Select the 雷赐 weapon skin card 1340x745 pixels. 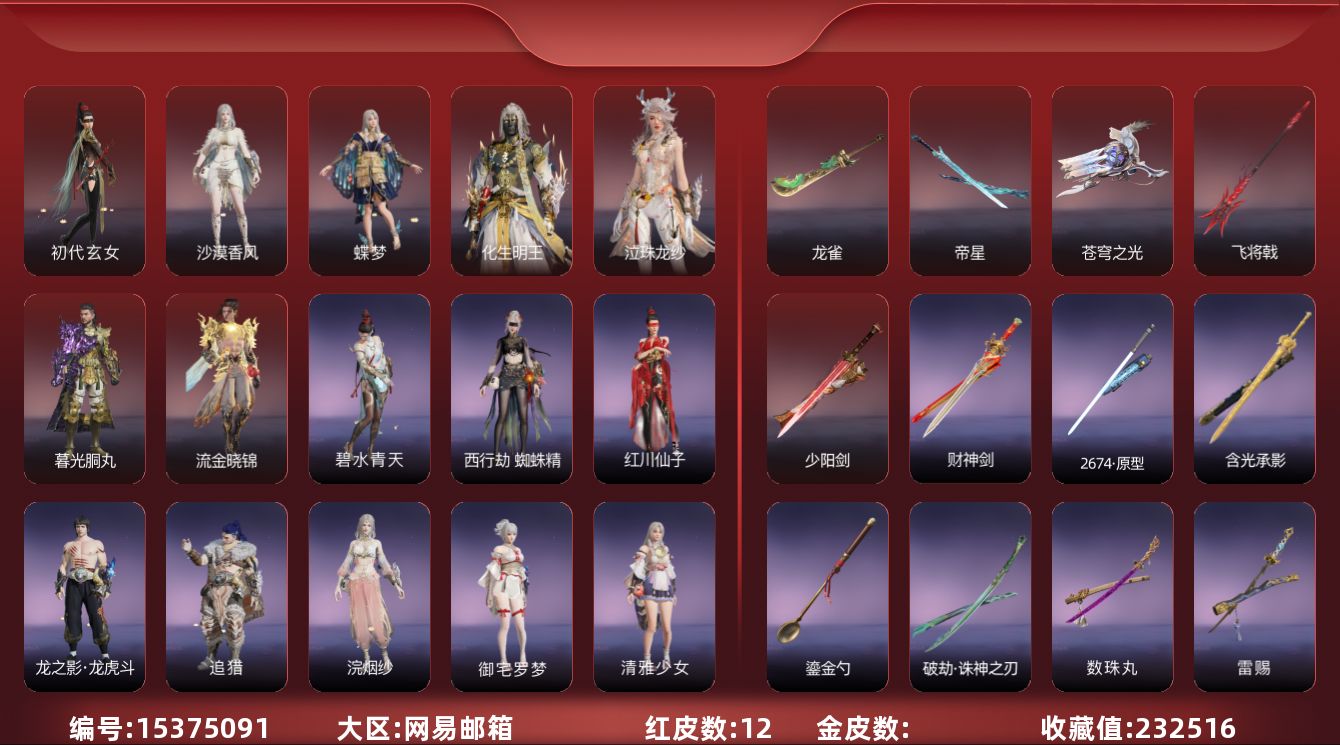[x=1254, y=596]
